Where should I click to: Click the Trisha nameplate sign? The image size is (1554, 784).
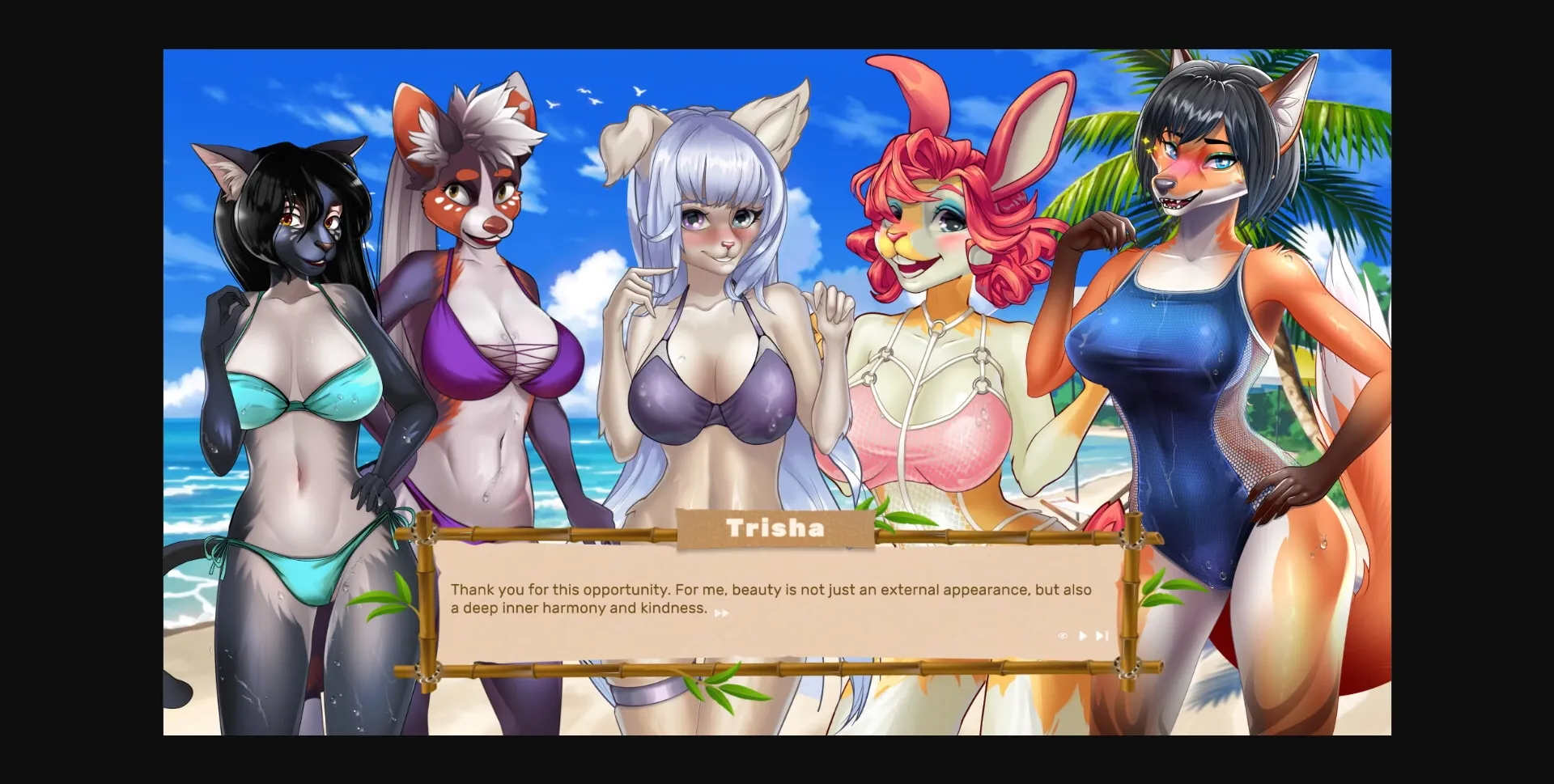point(775,528)
